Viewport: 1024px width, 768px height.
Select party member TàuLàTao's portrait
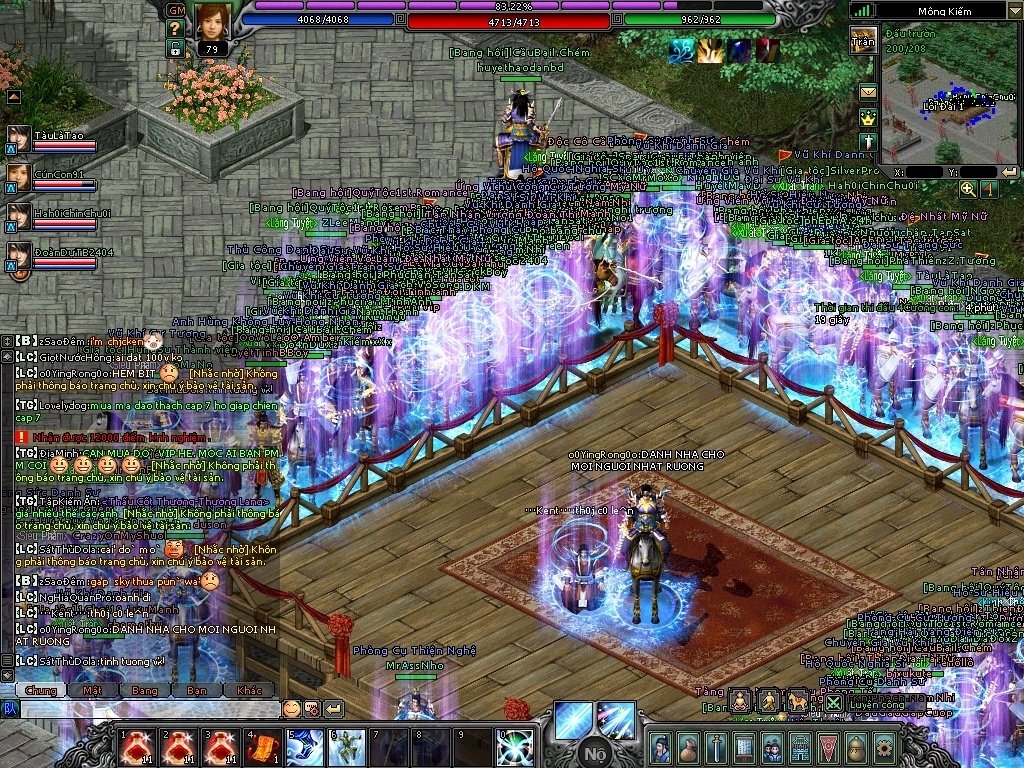[x=19, y=138]
